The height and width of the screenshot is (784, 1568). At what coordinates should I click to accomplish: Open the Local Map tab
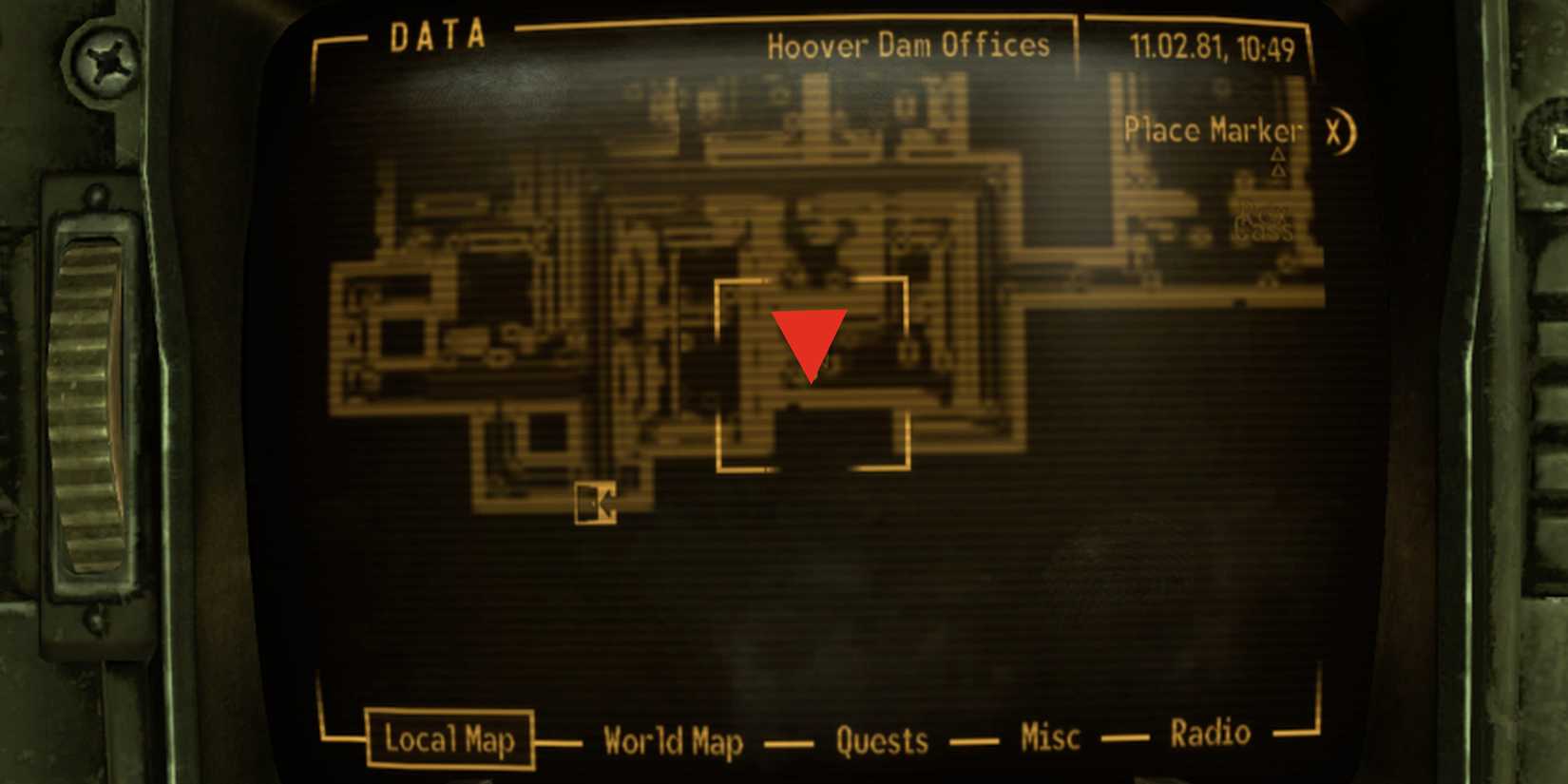click(449, 738)
